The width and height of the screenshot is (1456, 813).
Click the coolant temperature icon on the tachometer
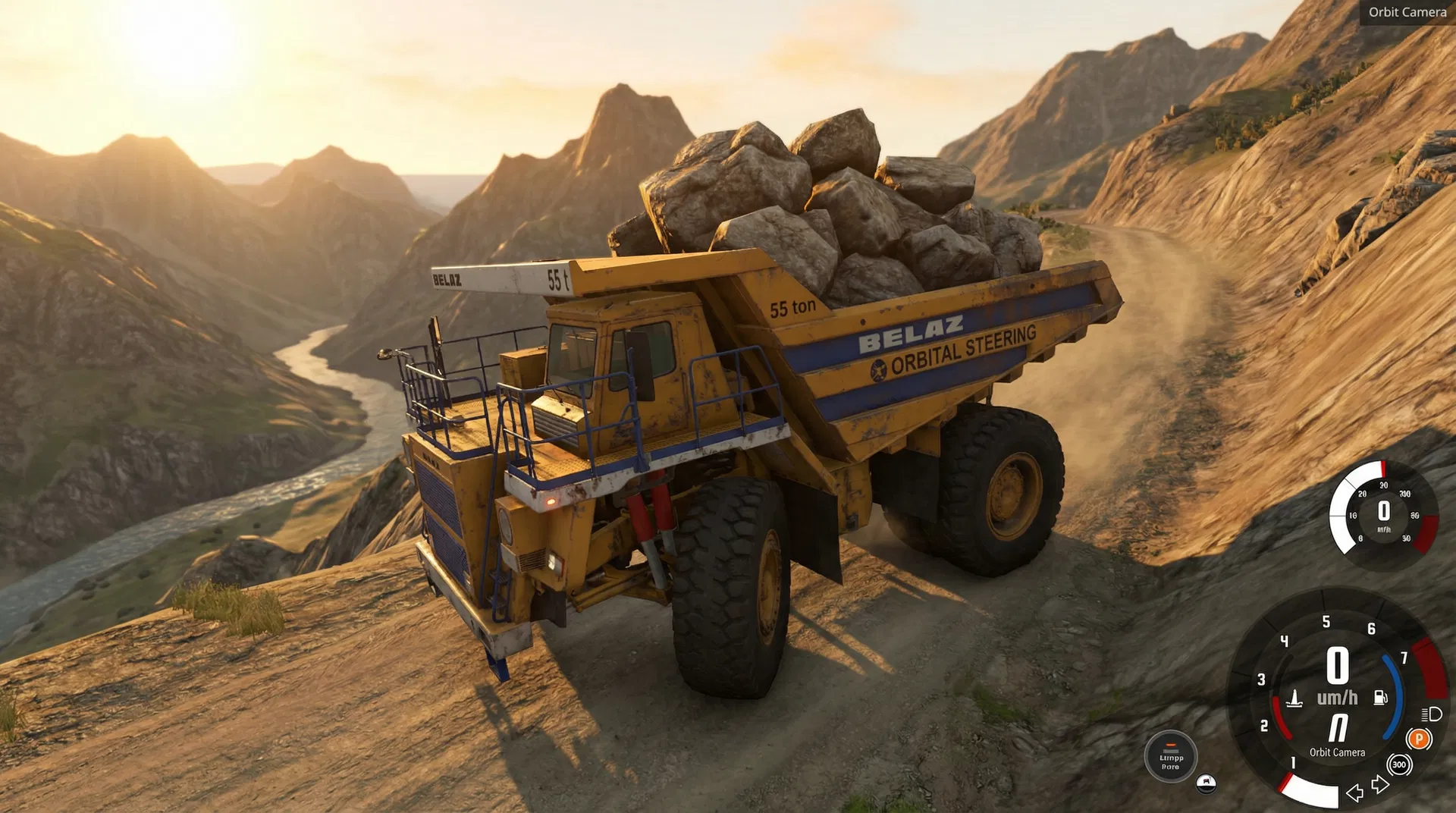point(1294,699)
